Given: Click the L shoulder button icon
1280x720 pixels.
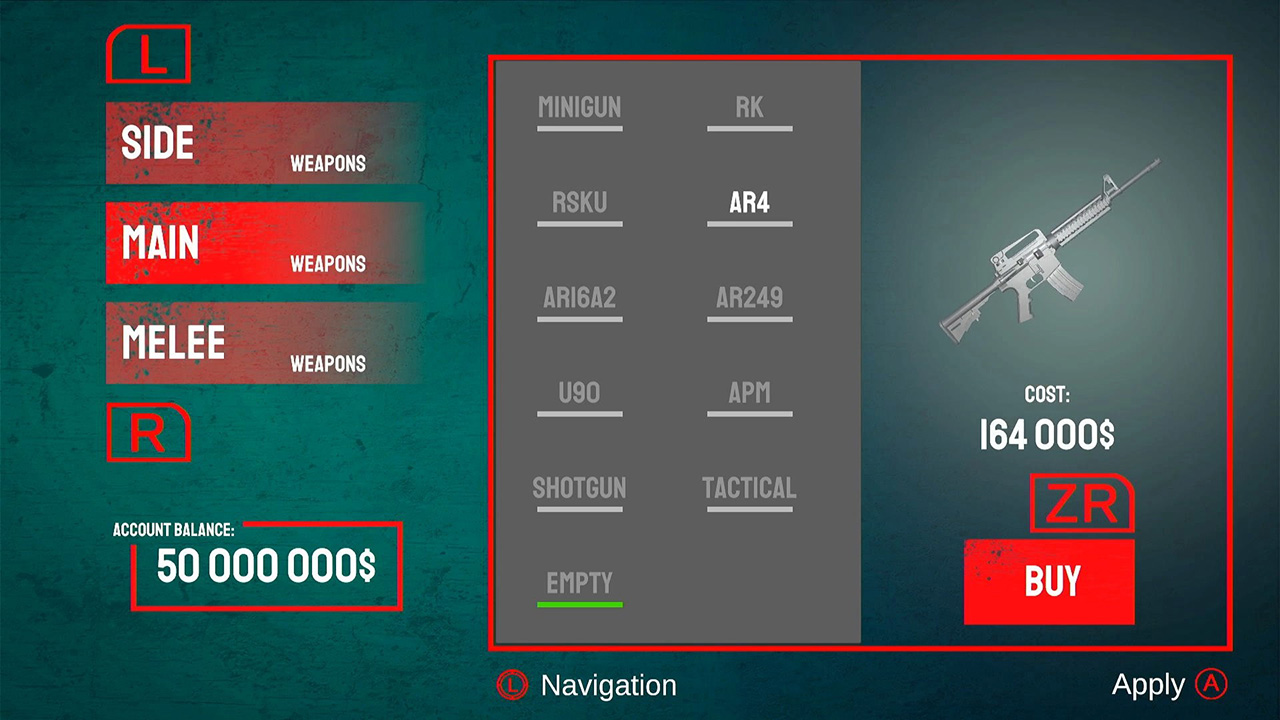Looking at the screenshot, I should click(148, 55).
